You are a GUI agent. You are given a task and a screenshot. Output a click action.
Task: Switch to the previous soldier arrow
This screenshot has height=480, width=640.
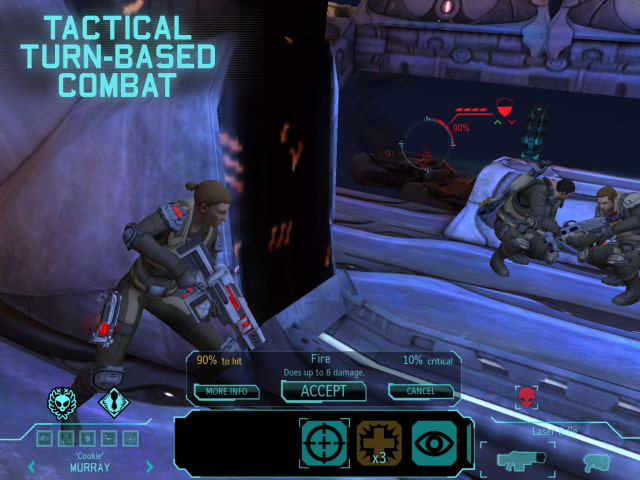[x=31, y=466]
